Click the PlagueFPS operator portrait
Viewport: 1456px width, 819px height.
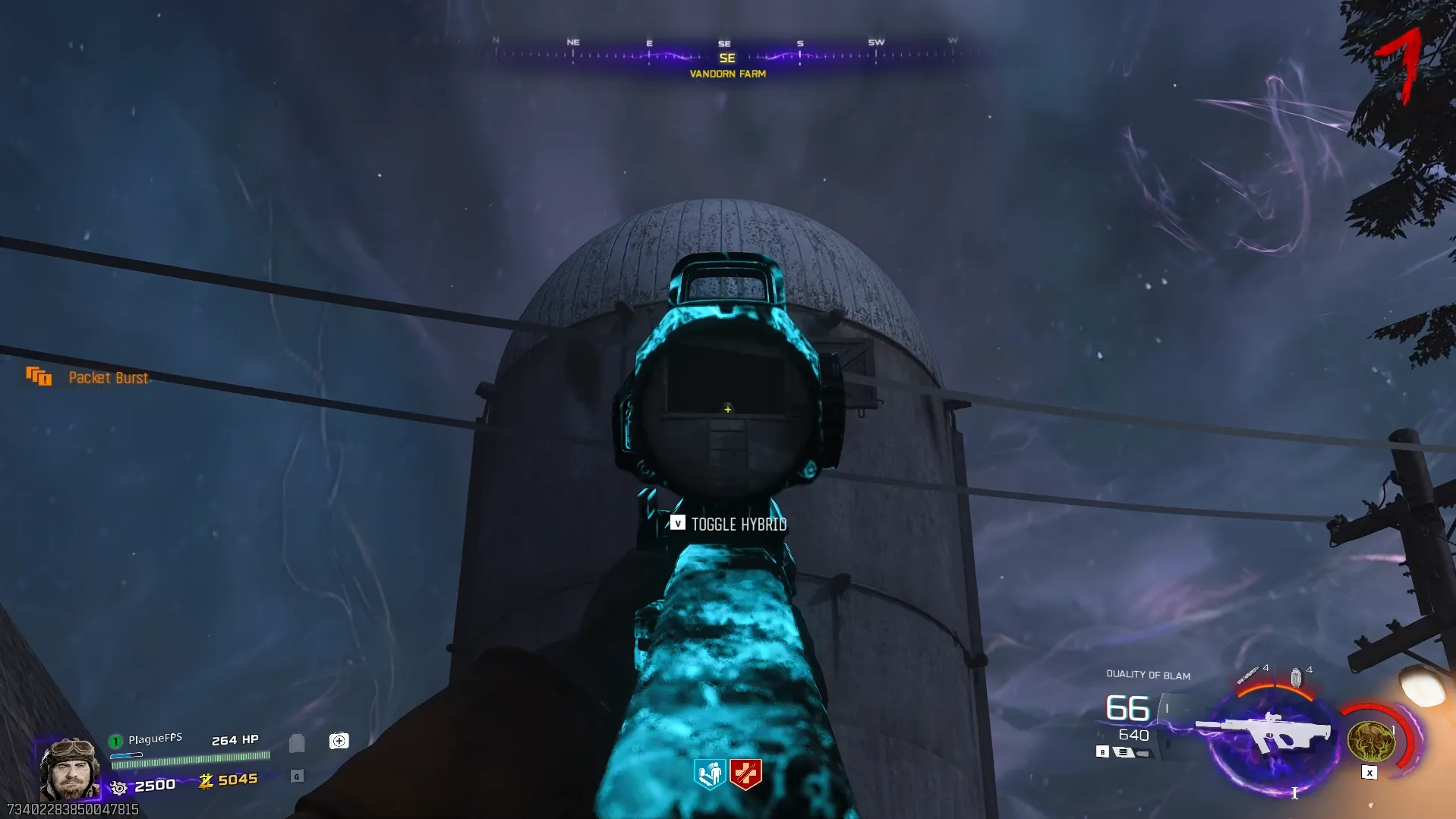(69, 769)
